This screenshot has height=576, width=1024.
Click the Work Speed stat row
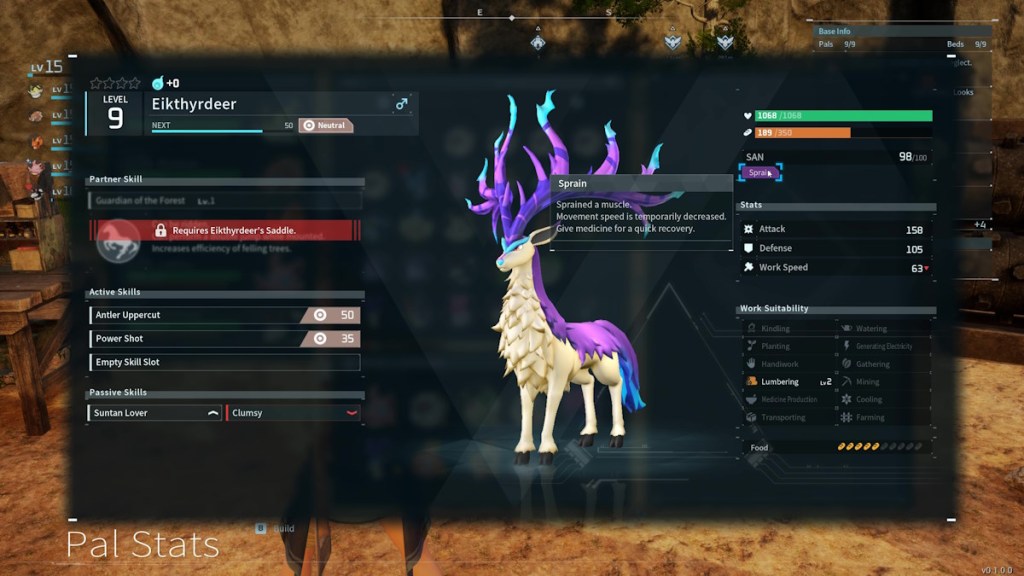pyautogui.click(x=836, y=268)
